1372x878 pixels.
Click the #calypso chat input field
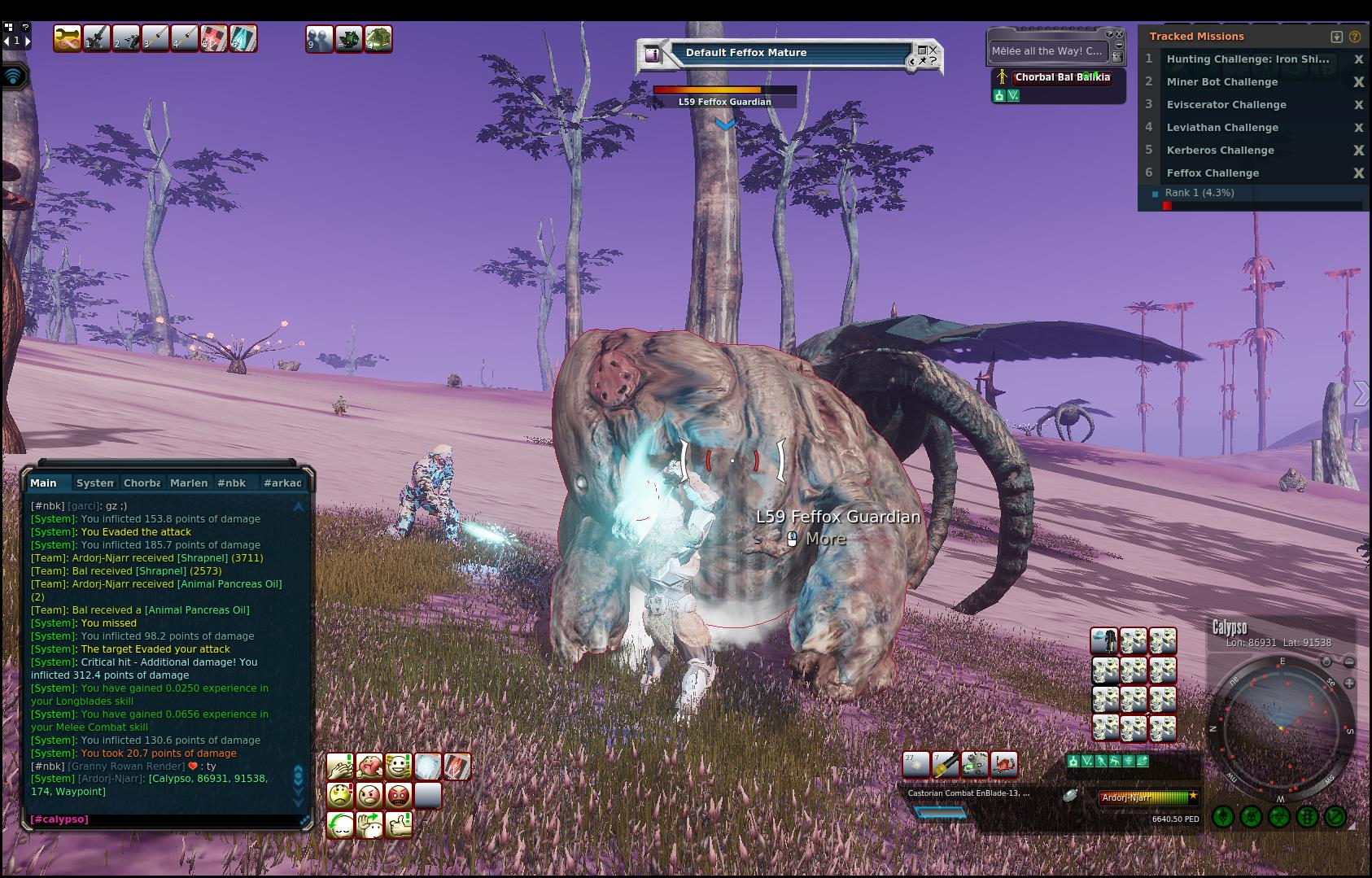pyautogui.click(x=163, y=819)
